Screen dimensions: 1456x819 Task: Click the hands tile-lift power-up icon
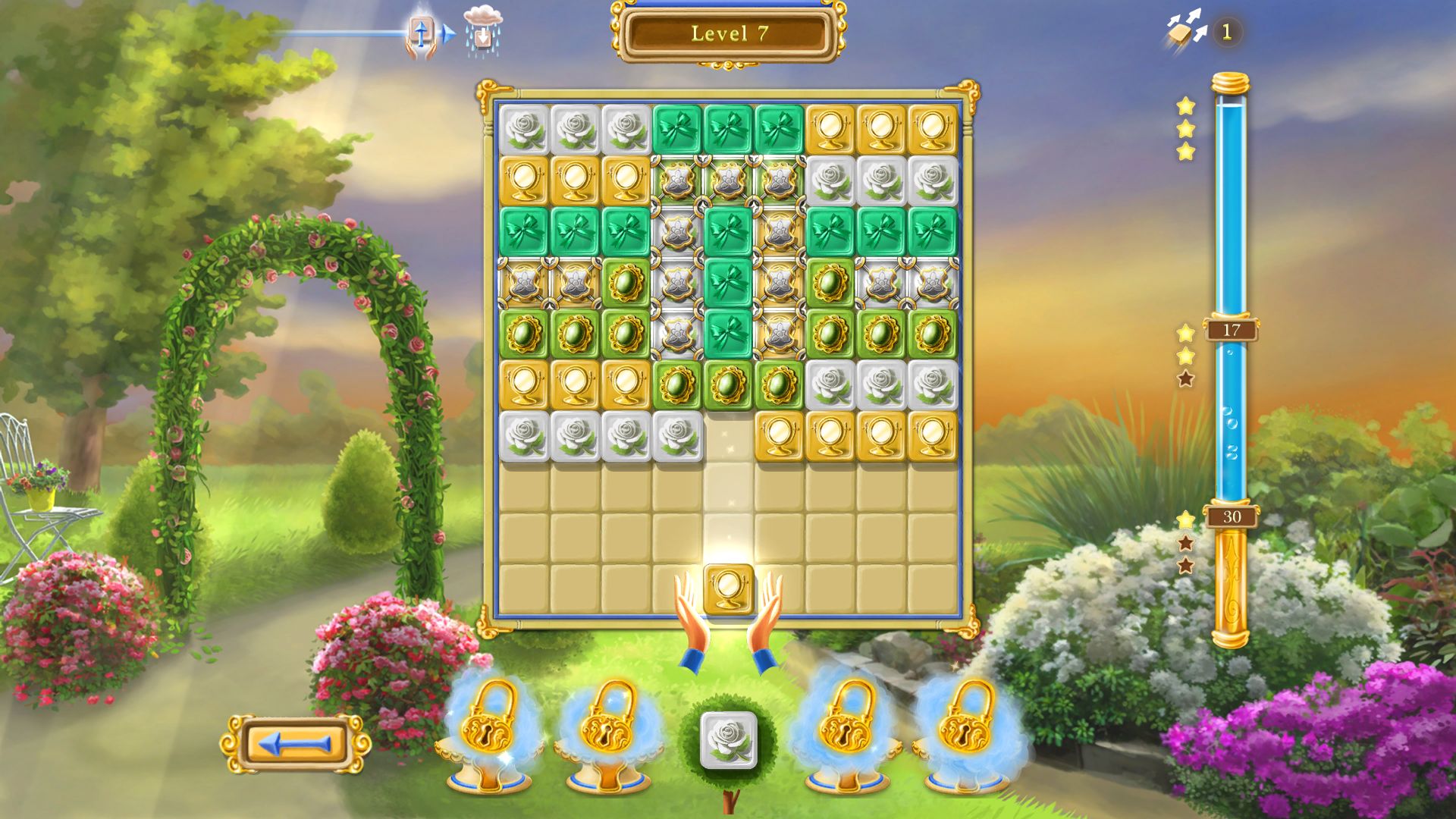coord(421,32)
